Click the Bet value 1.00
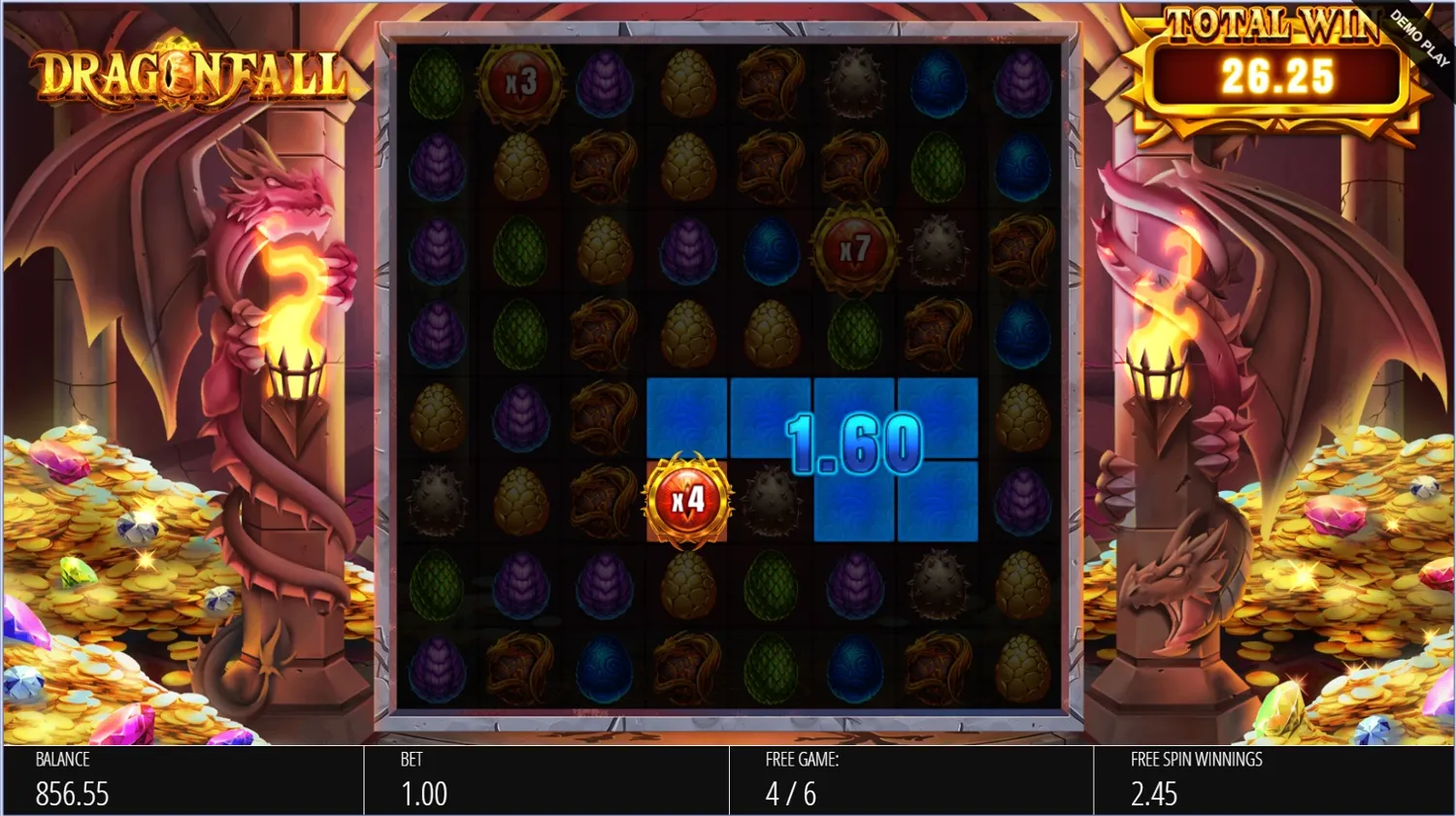 (422, 794)
